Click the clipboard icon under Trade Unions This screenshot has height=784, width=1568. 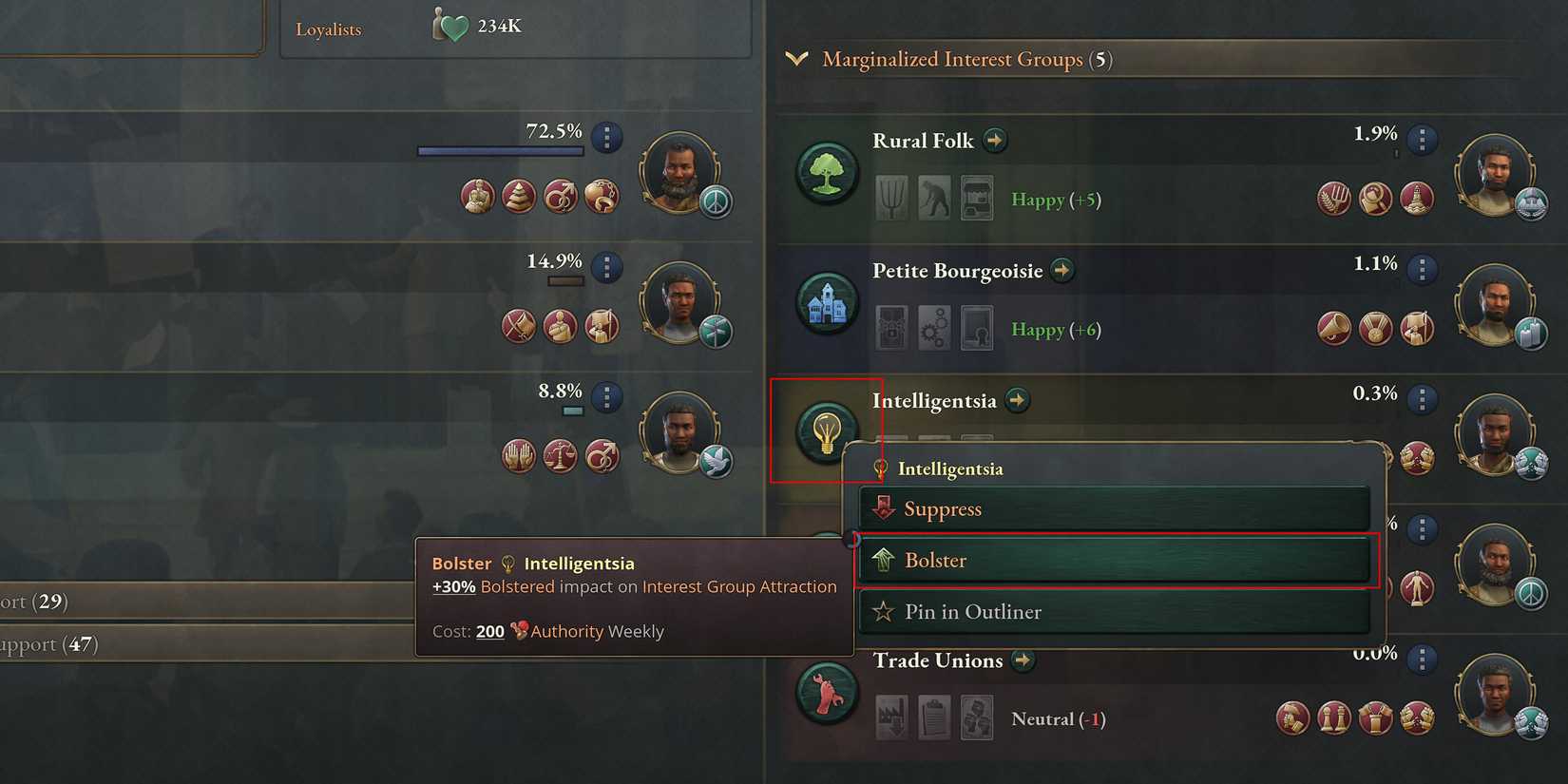[x=933, y=717]
